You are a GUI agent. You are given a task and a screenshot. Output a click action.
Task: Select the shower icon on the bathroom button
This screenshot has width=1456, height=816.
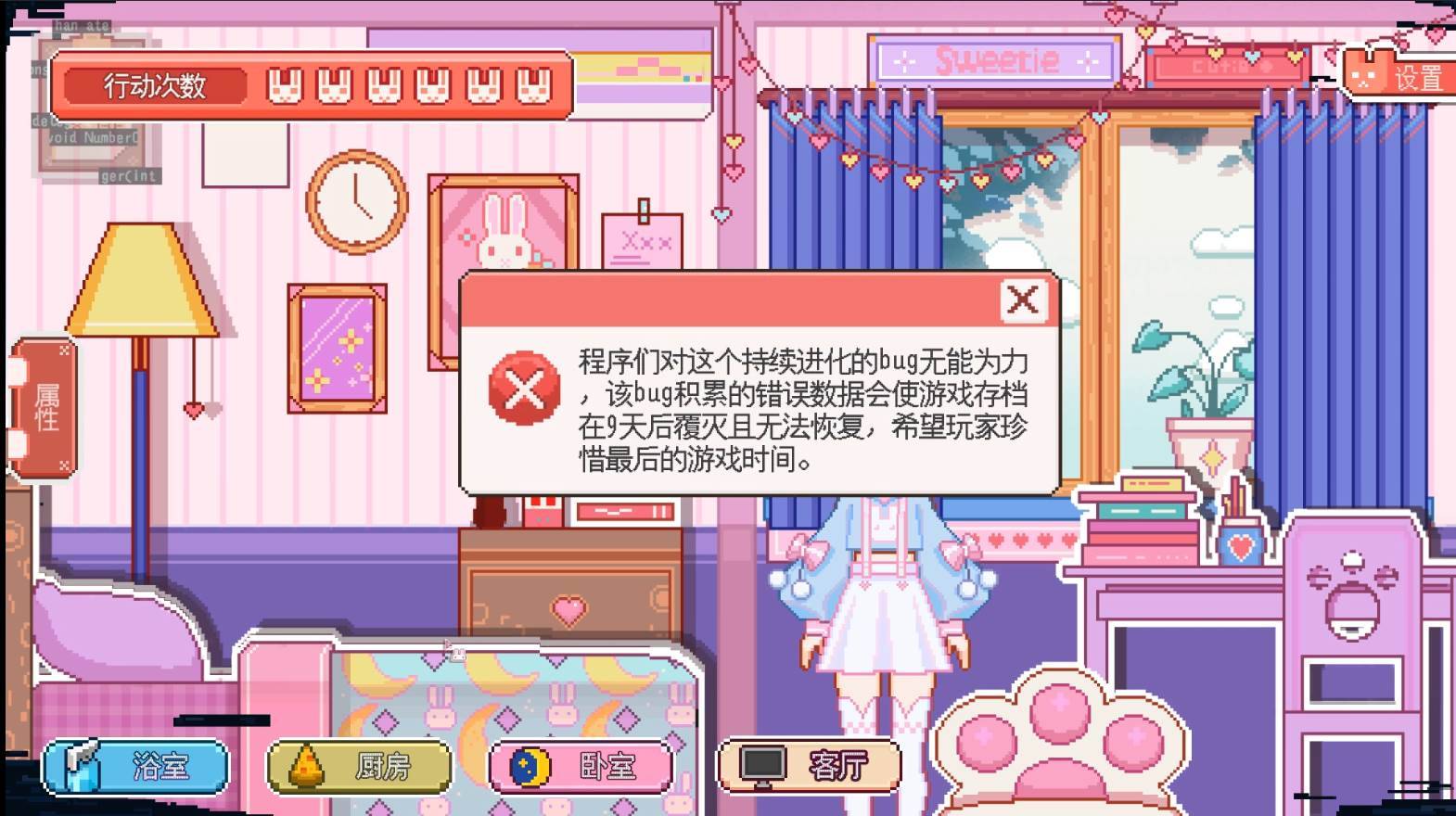coord(82,765)
